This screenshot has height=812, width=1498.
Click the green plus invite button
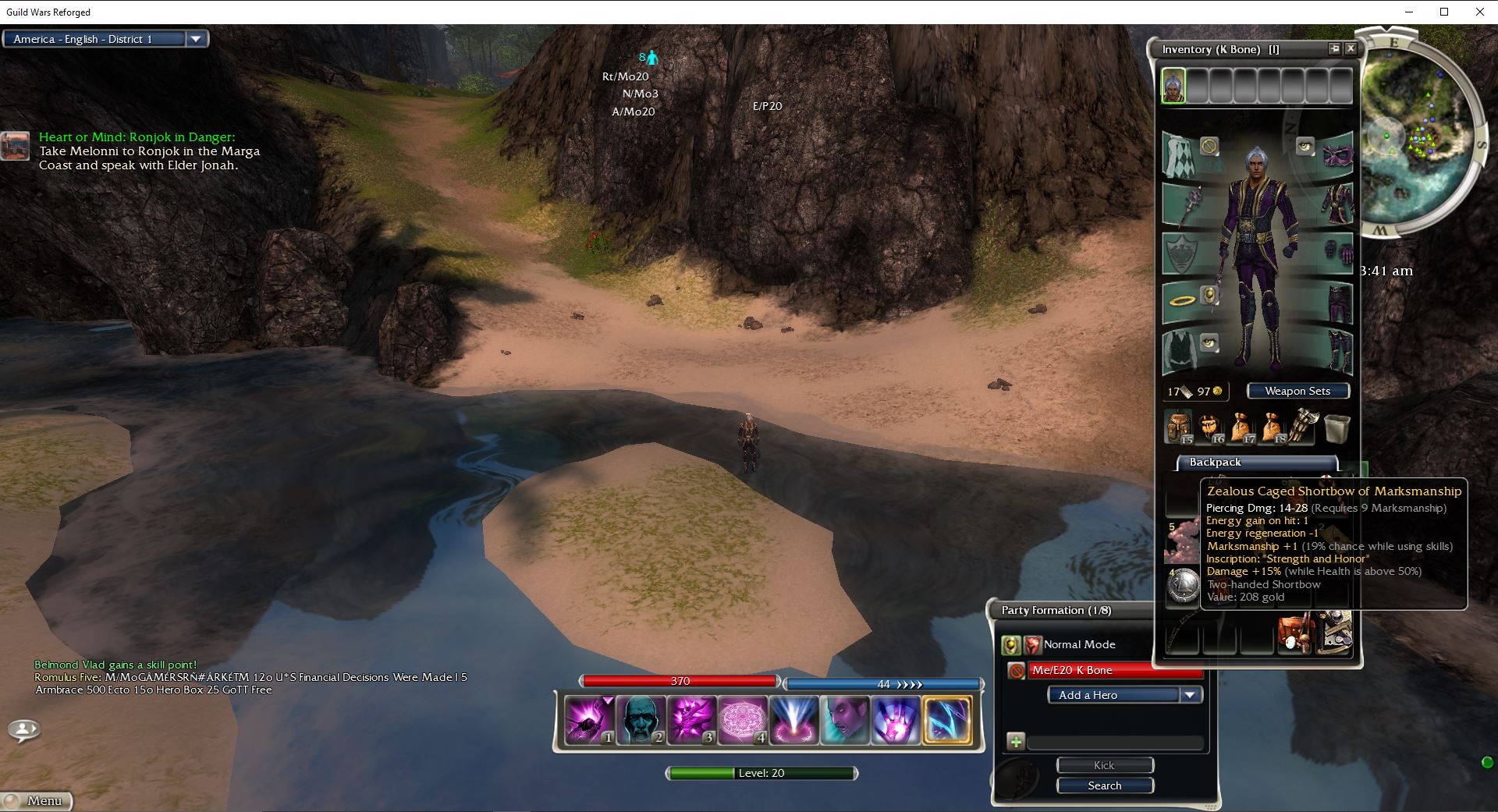[x=1015, y=742]
